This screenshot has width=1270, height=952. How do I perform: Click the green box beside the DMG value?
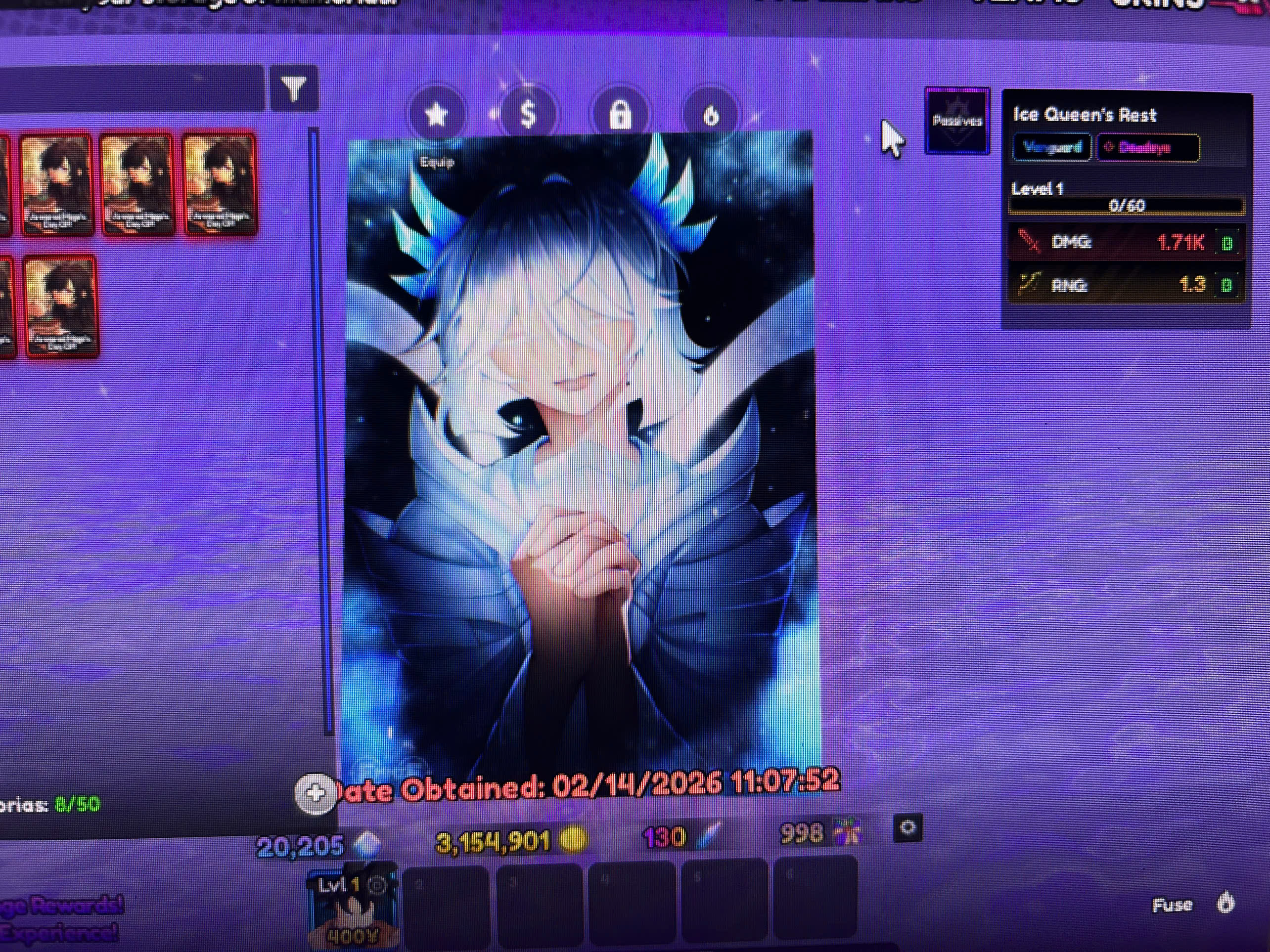[x=1227, y=244]
